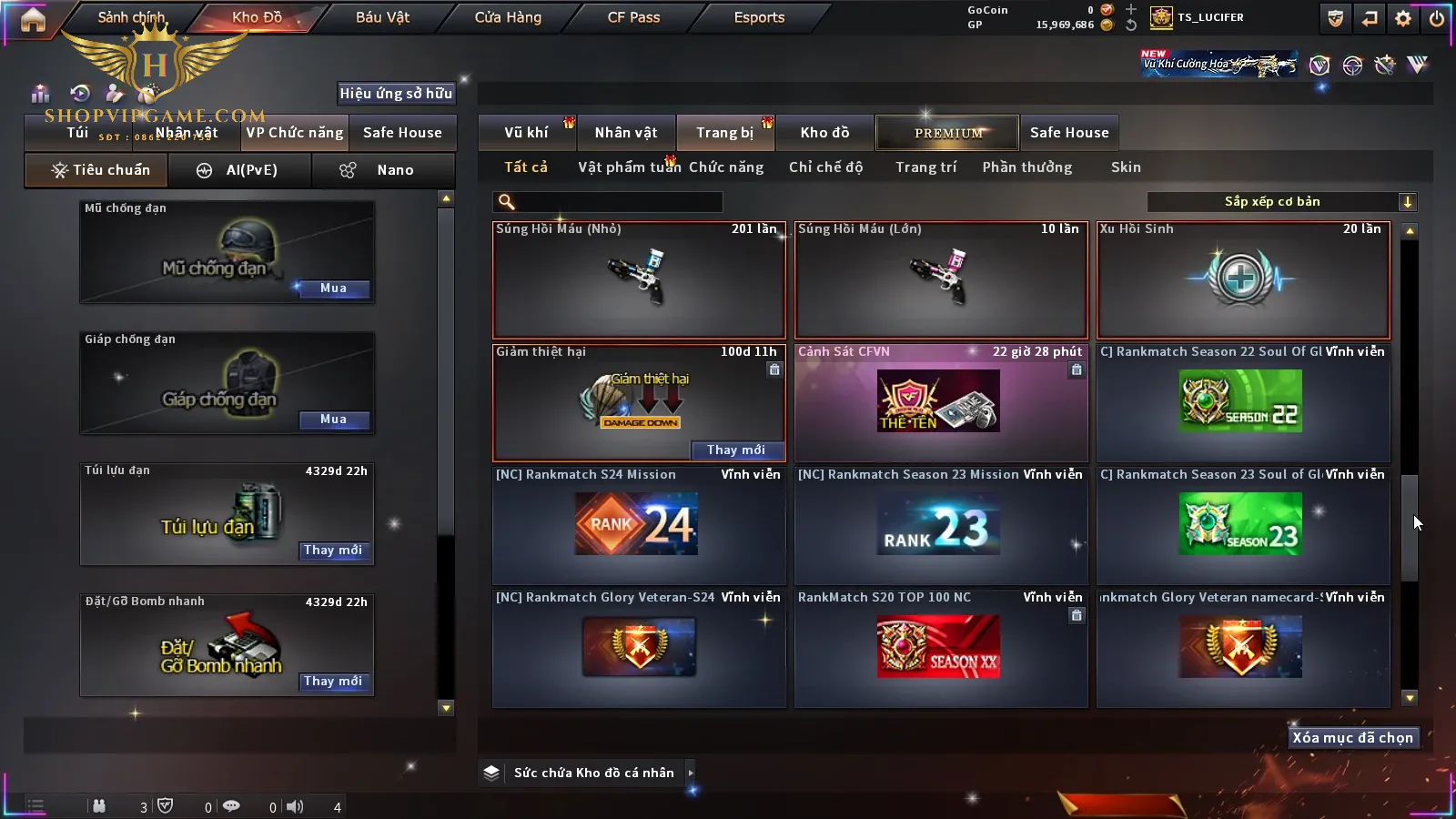Select the Rankmatch S24 Mission card

pyautogui.click(x=638, y=525)
